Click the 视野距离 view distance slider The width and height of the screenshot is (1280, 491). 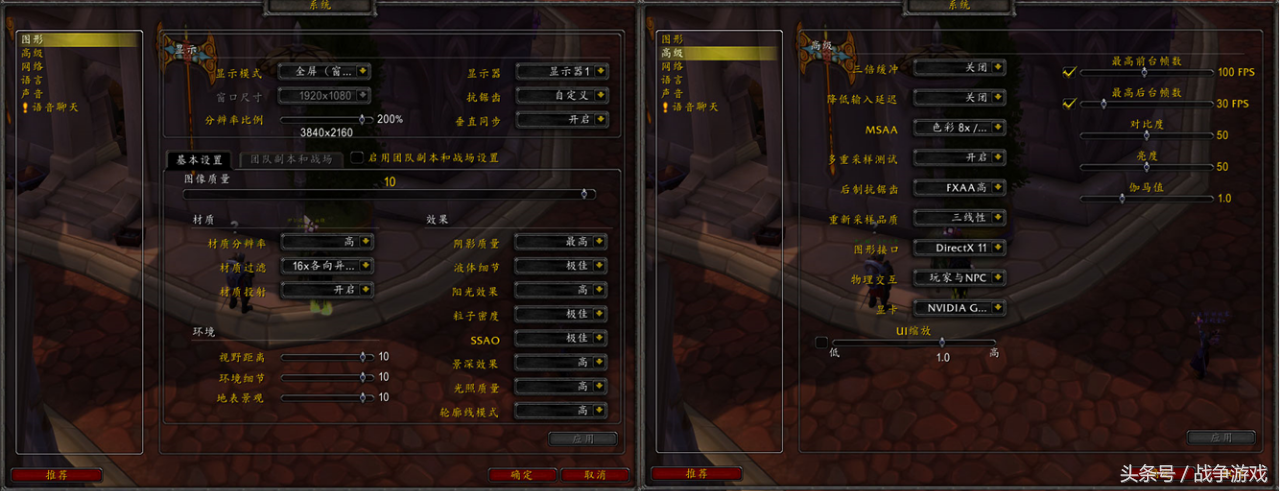pyautogui.click(x=324, y=356)
